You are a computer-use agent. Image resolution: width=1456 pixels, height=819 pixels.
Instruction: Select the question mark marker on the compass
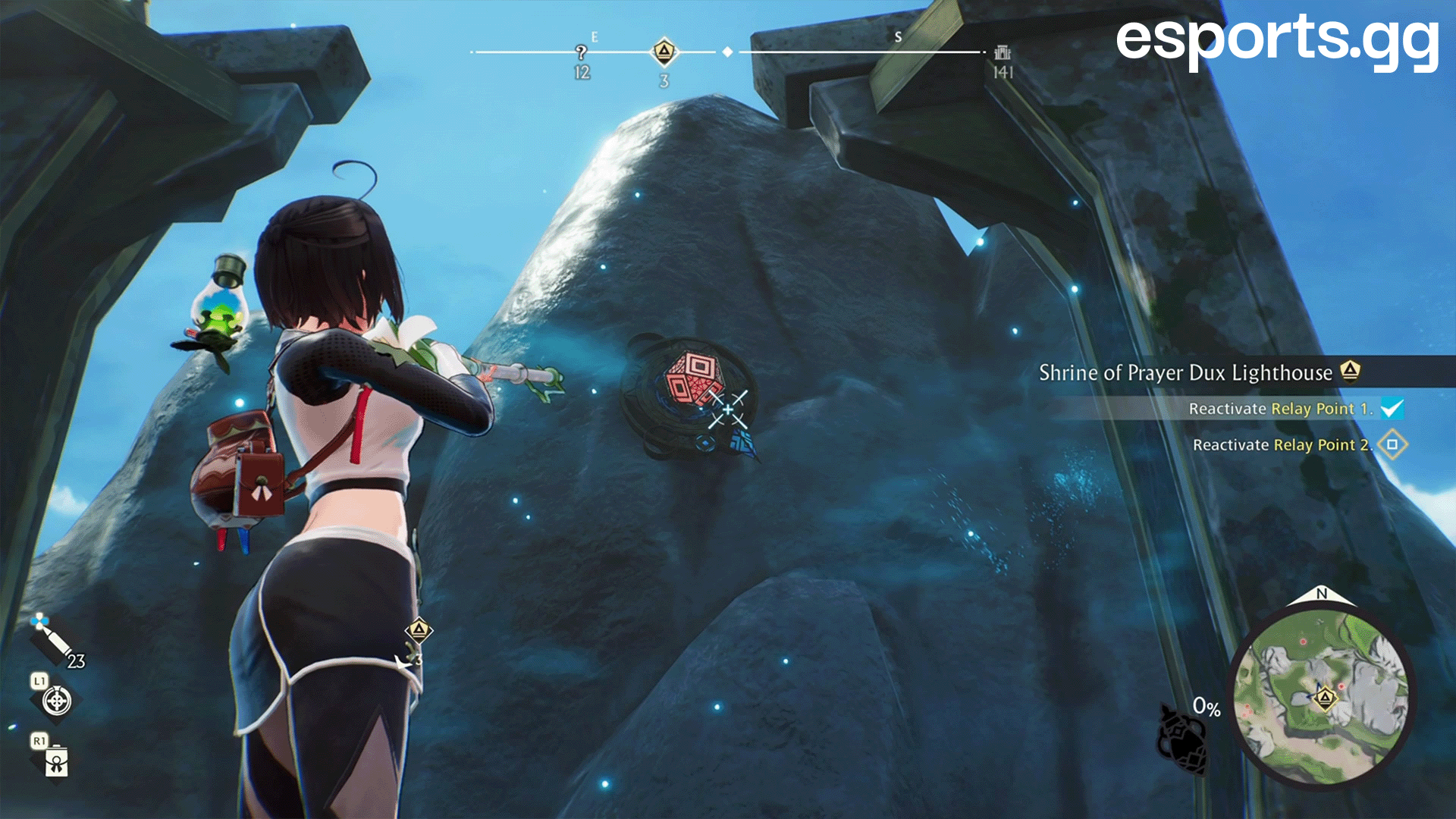(x=581, y=52)
